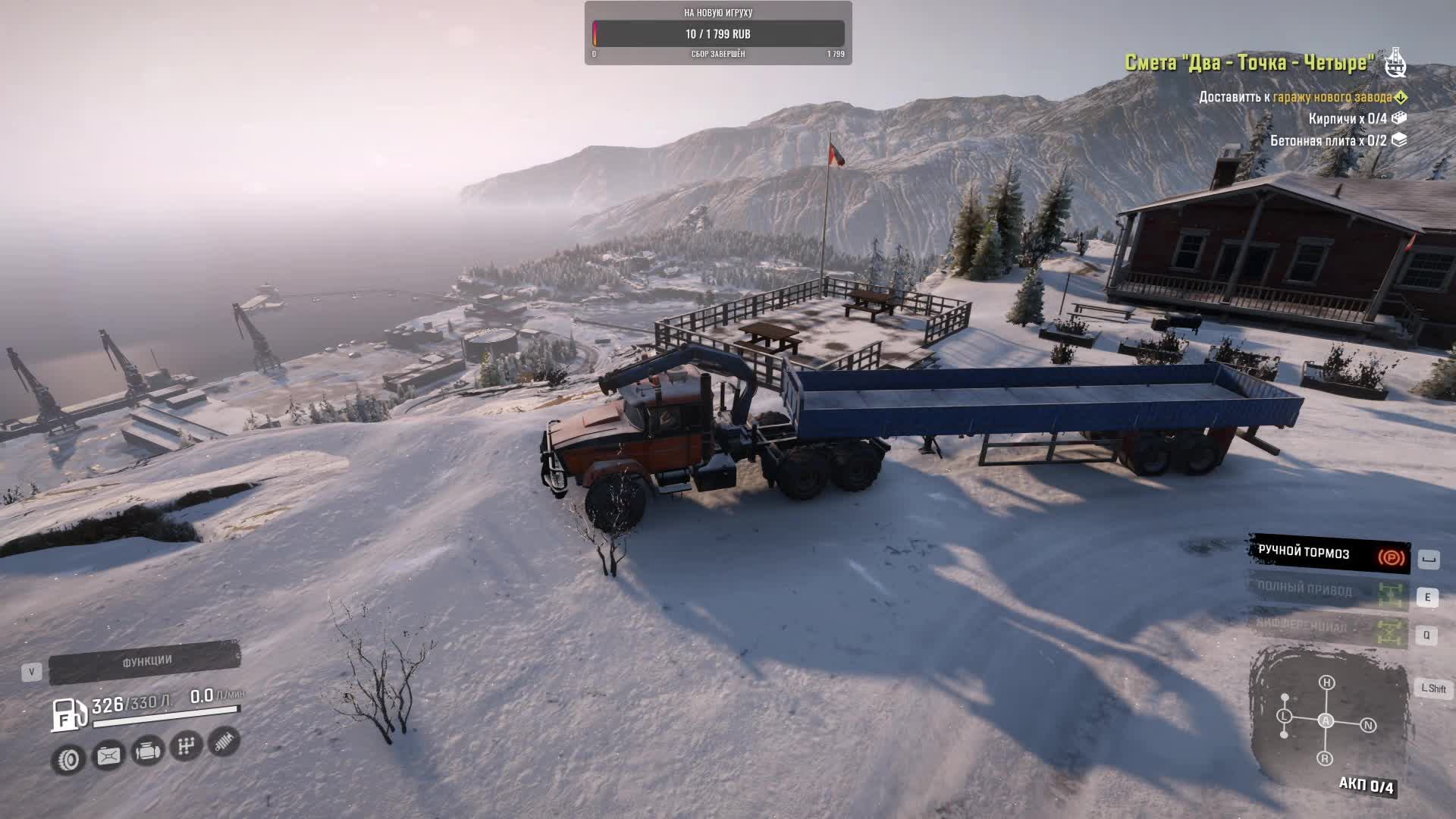Open the Функции vehicle functions panel

coord(145,661)
